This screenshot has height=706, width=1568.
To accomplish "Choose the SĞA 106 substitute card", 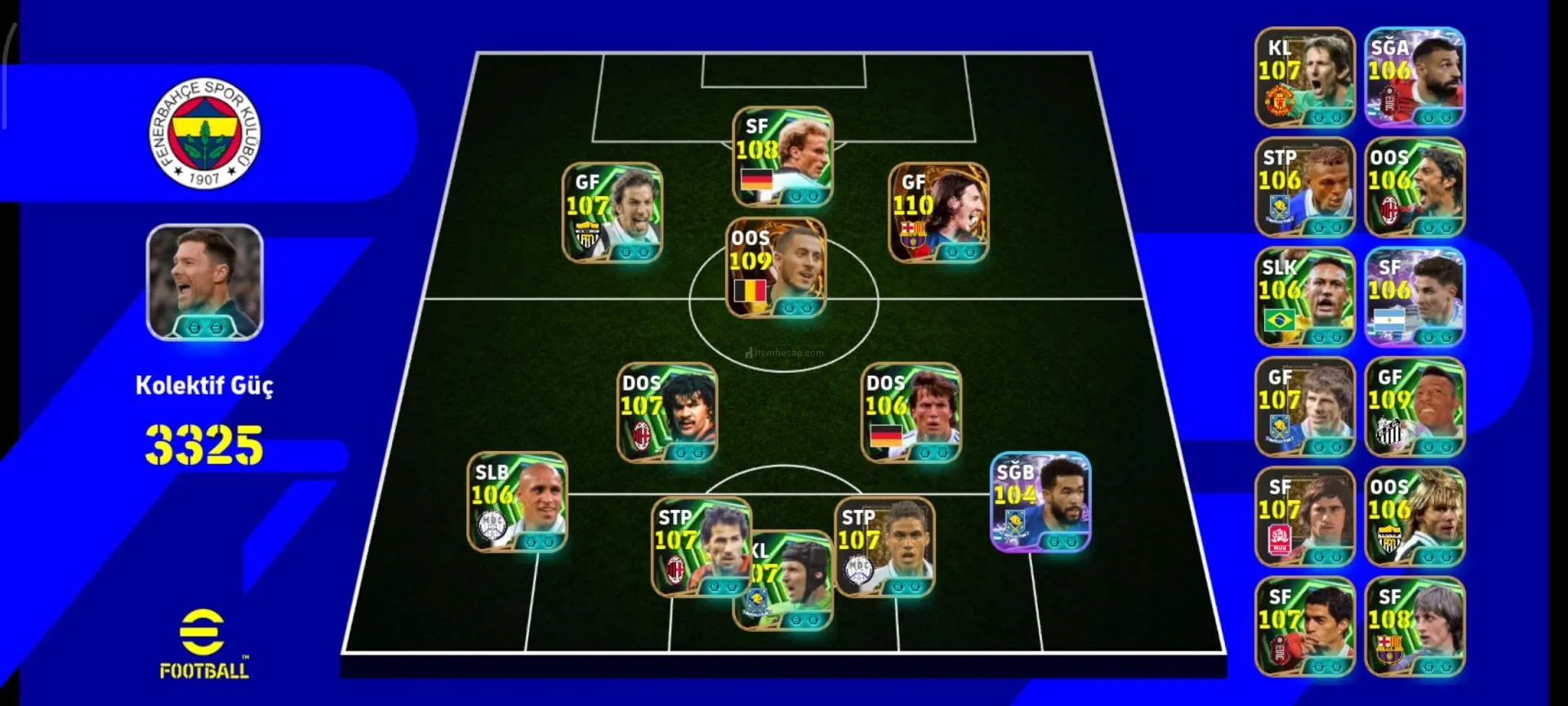I will 1414,78.
